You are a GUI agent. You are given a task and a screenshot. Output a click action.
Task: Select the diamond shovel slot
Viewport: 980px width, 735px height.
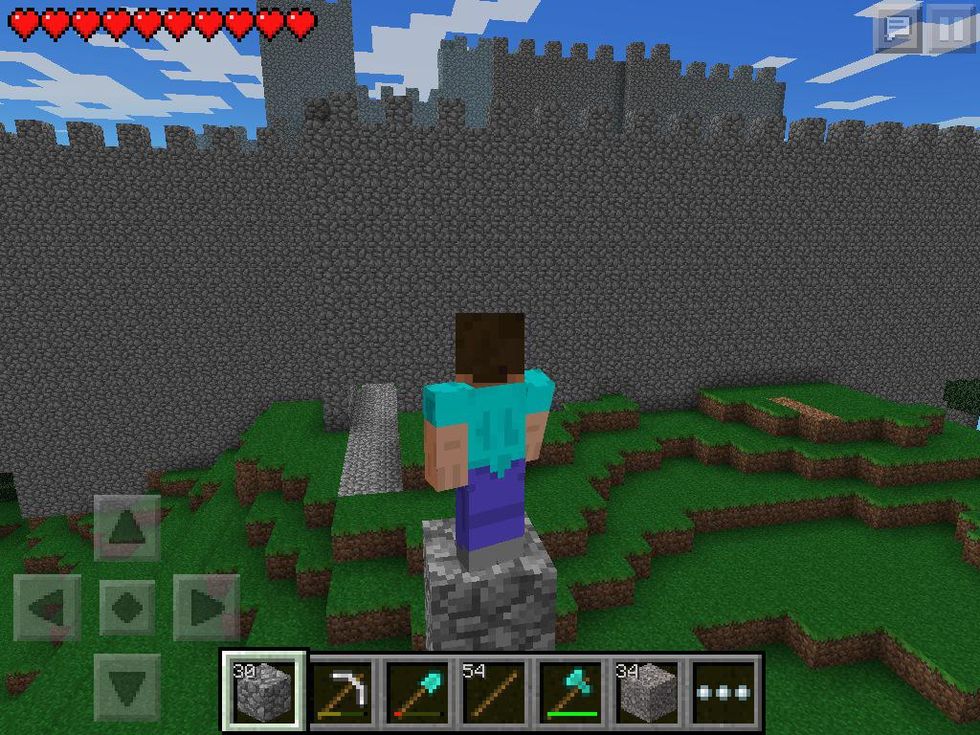point(419,691)
